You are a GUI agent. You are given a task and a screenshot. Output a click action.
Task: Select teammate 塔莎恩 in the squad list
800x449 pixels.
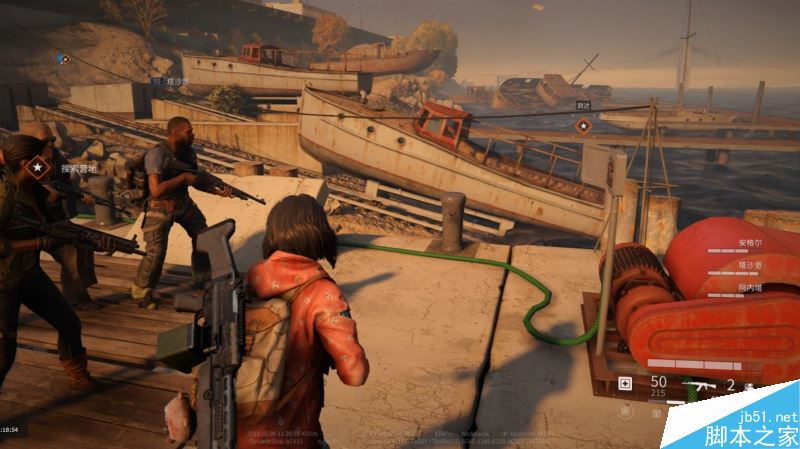(750, 265)
